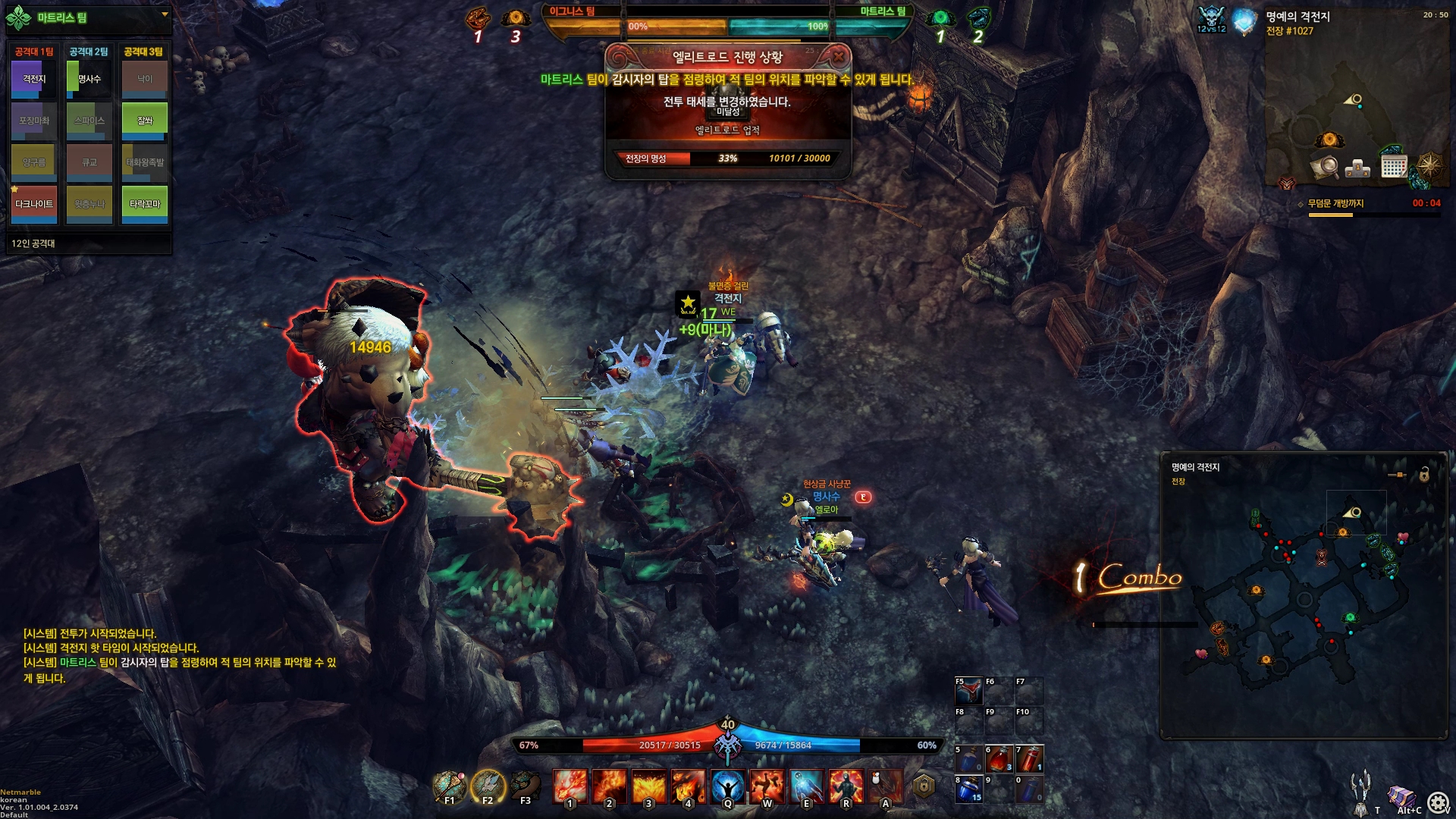Switch to the F2 weapon stance
1456x819 pixels.
click(x=488, y=786)
